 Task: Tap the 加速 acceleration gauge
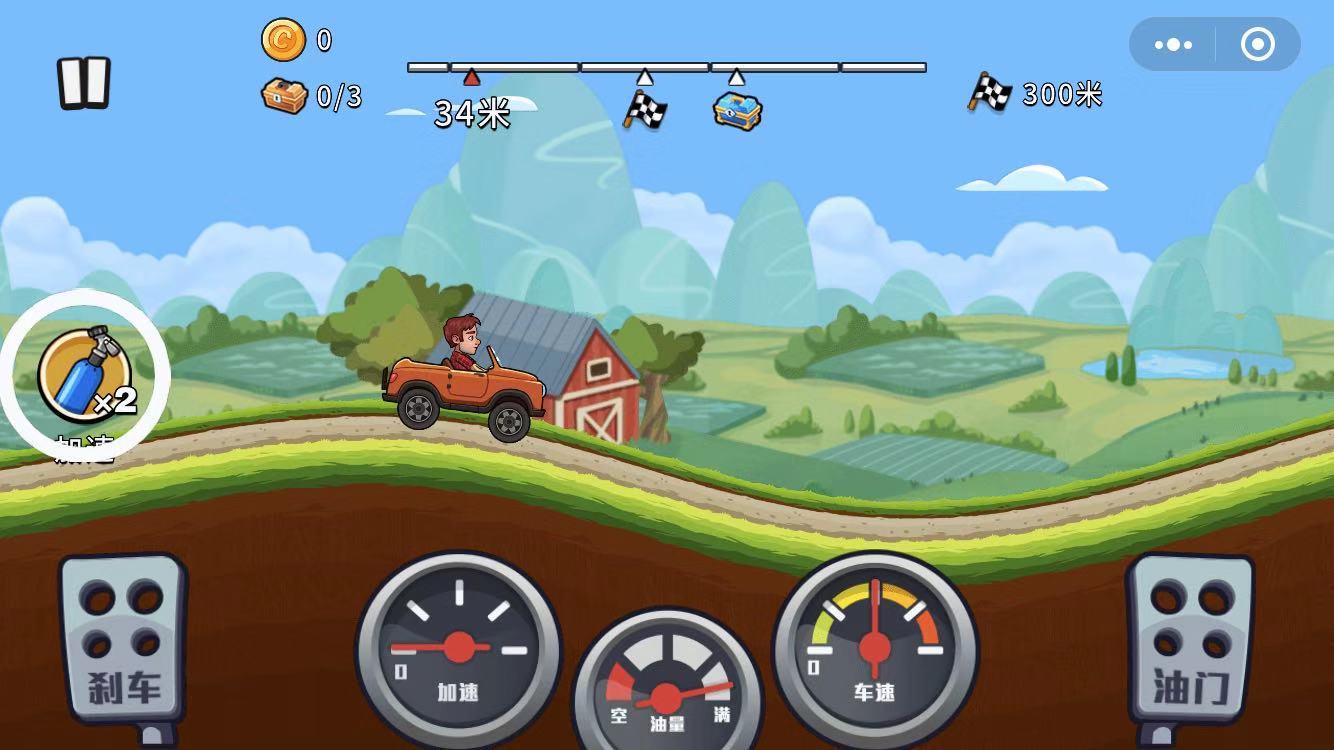click(x=460, y=650)
